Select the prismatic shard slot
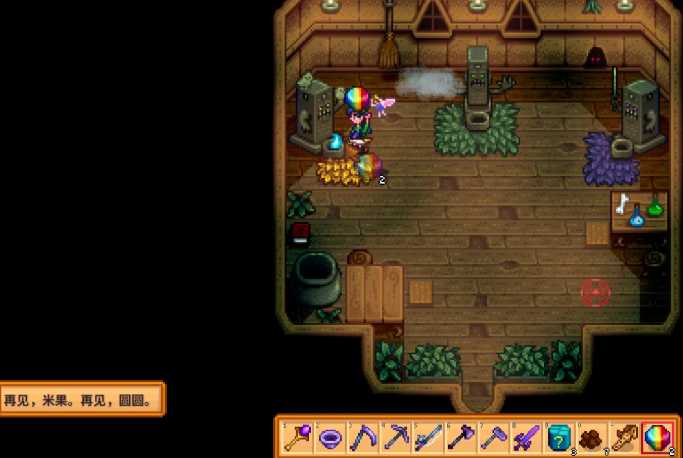 click(x=656, y=437)
